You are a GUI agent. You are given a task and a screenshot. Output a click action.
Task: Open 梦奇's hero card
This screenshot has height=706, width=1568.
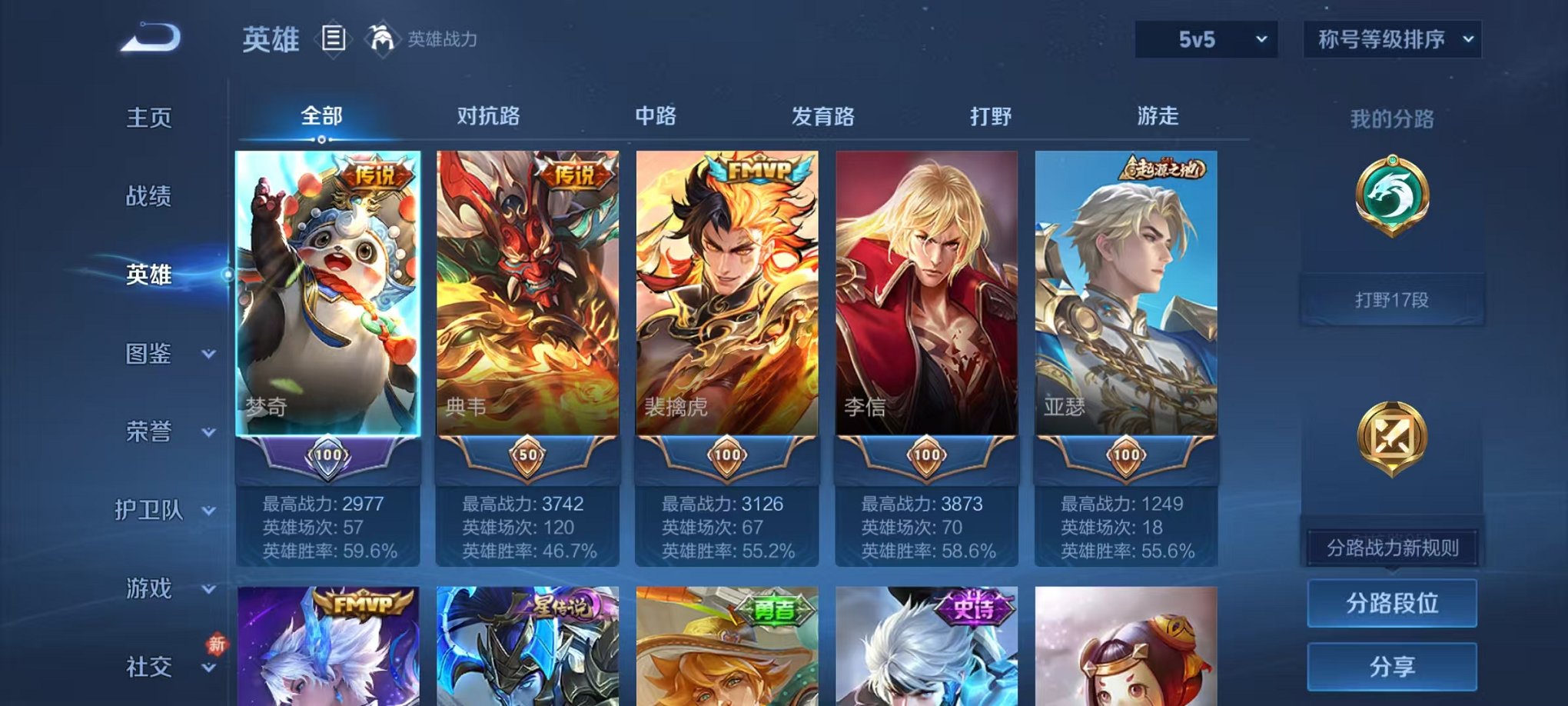(327, 300)
